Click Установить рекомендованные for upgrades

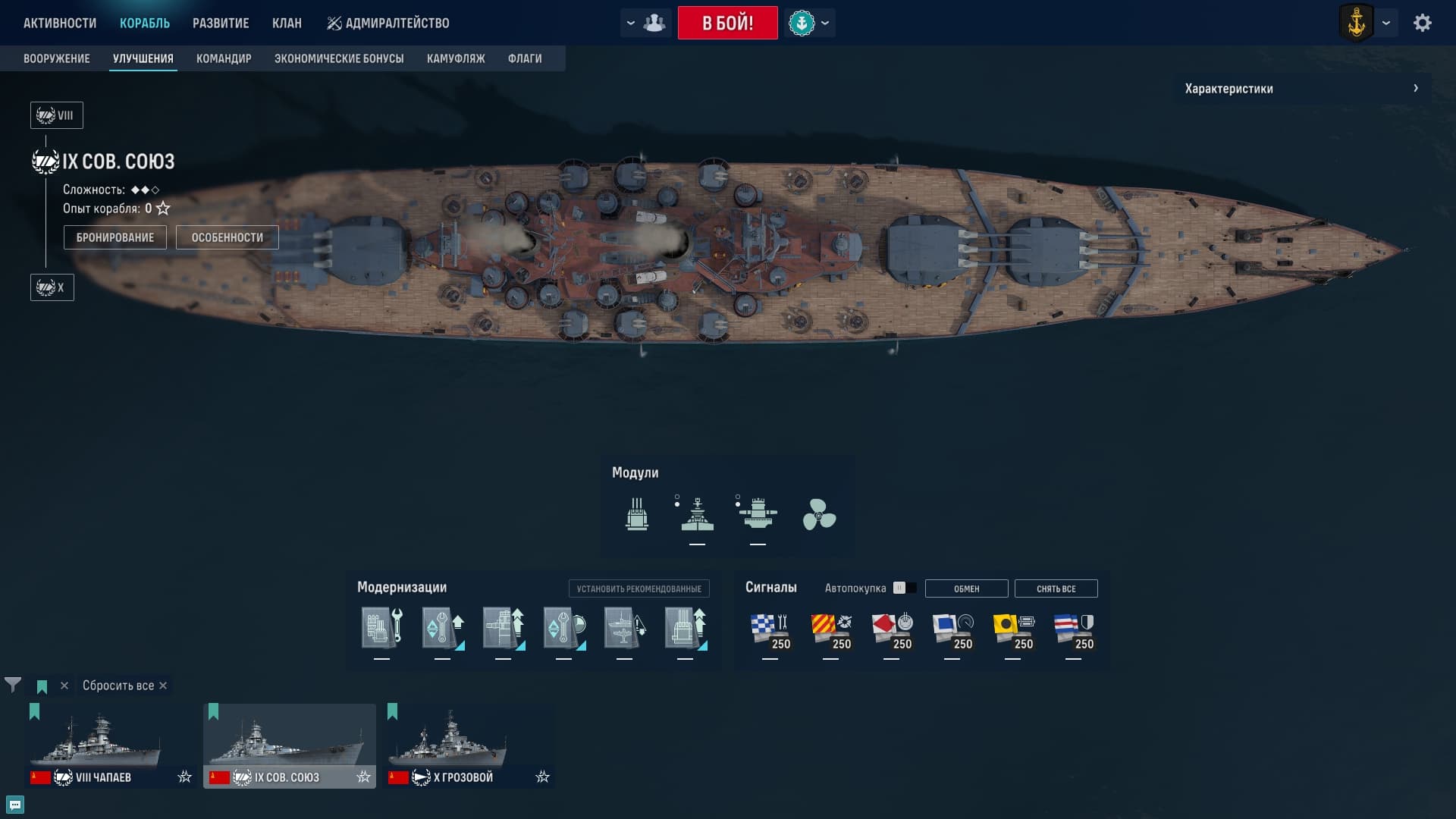coord(639,588)
